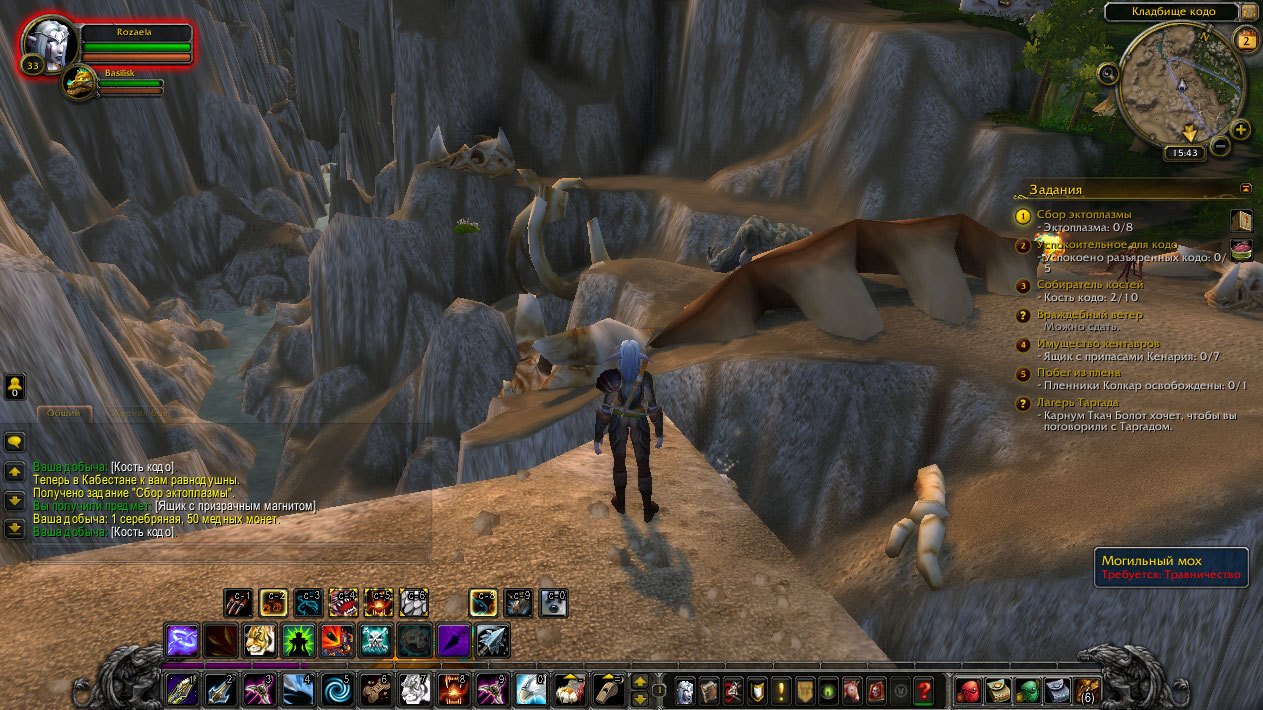This screenshot has width=1263, height=710.
Task: Zoom in the minimap with the plus button
Action: coord(1240,130)
